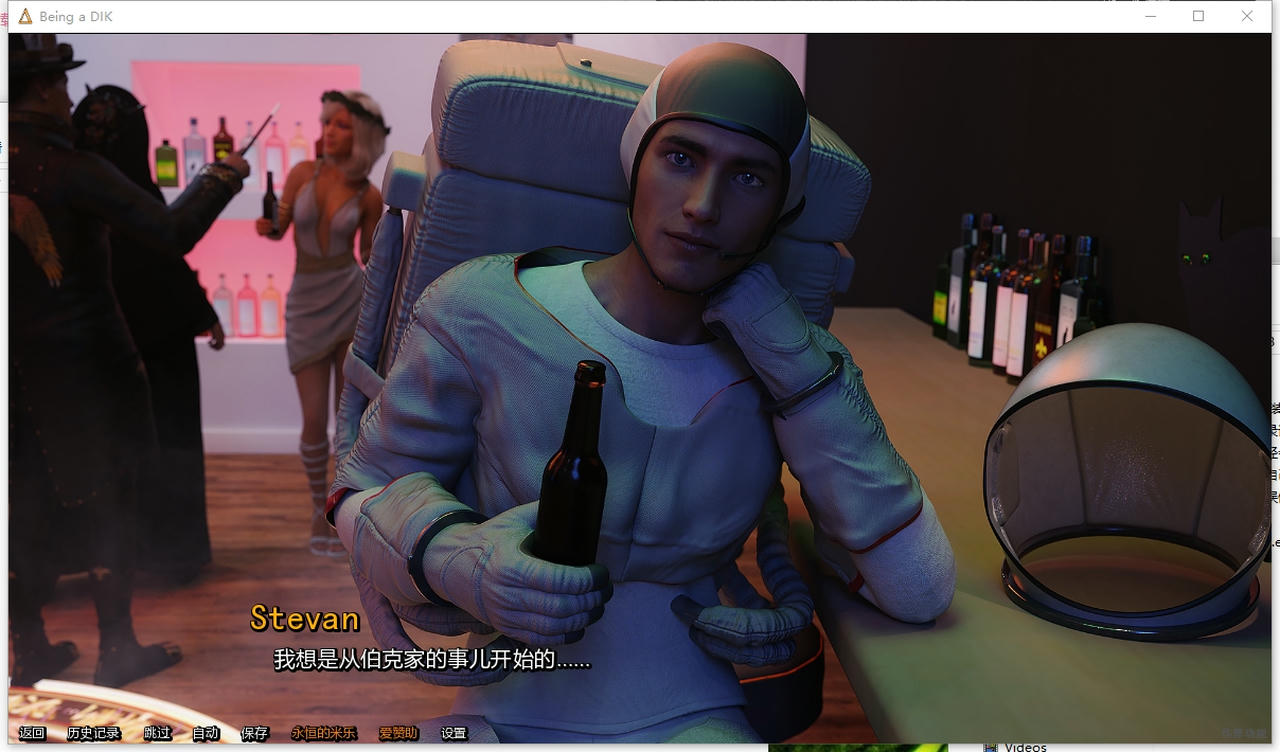Open the 历史记录 (History) log
Viewport: 1280px width, 752px height.
click(x=93, y=733)
